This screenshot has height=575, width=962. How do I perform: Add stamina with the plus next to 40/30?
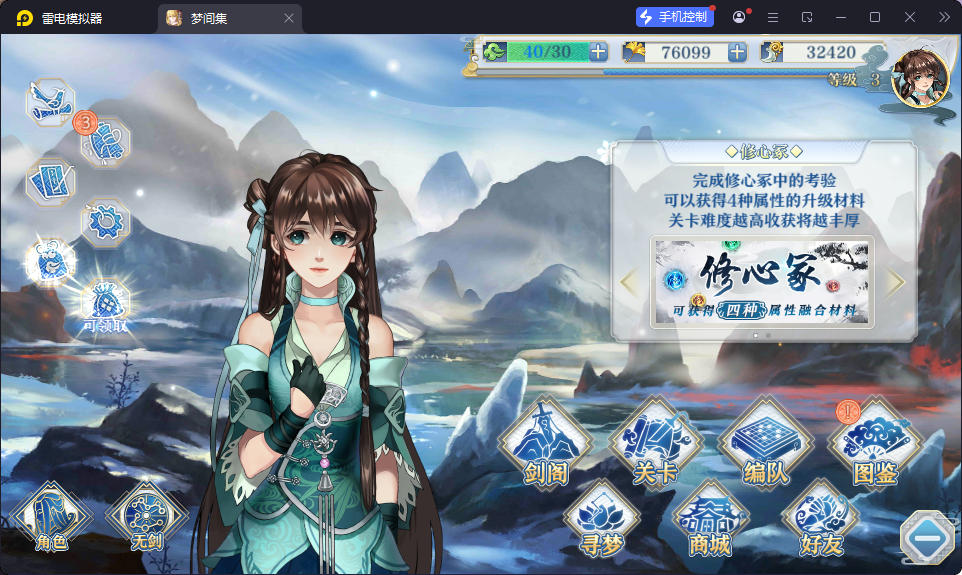598,52
